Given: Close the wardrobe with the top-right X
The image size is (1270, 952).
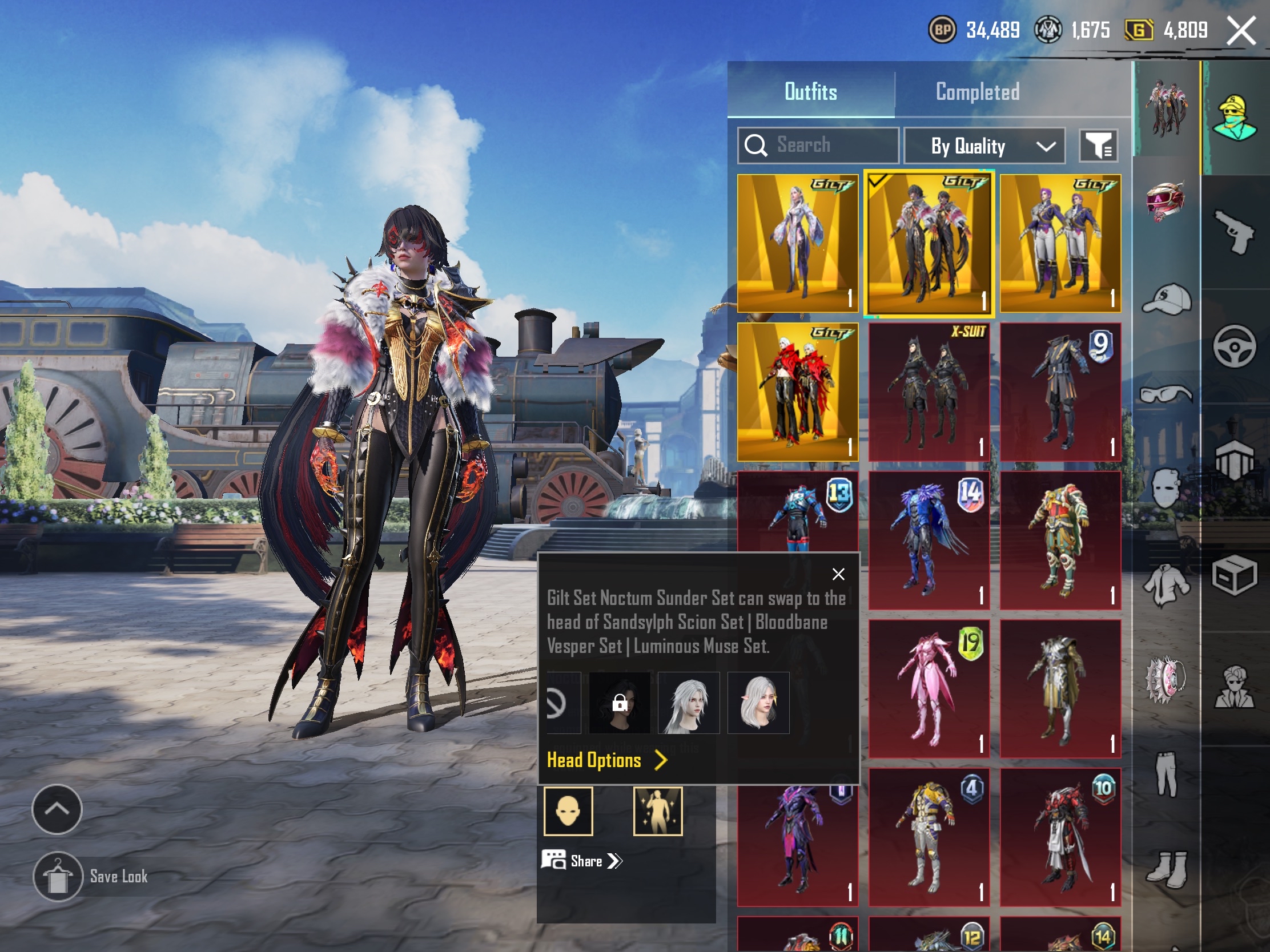Looking at the screenshot, I should click(x=1241, y=30).
